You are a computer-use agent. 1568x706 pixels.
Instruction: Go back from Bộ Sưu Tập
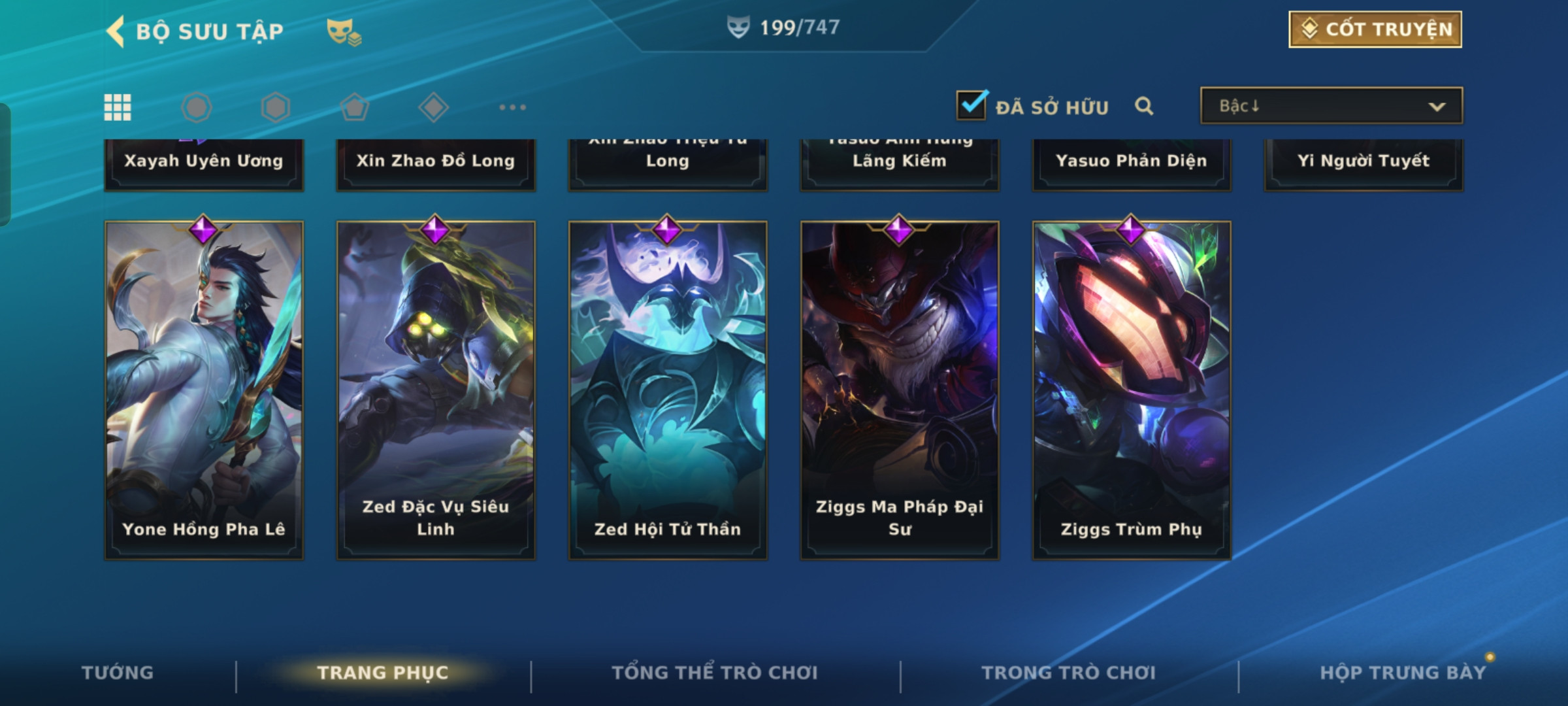point(116,31)
